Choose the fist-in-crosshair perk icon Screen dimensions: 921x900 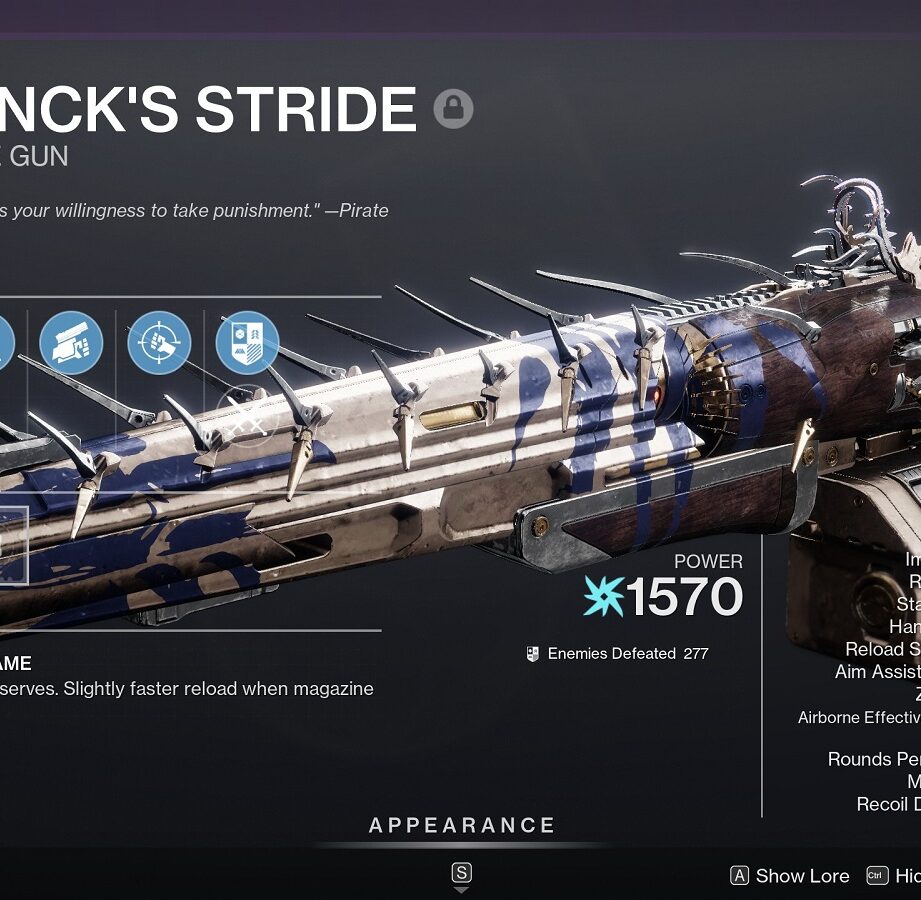pos(159,343)
